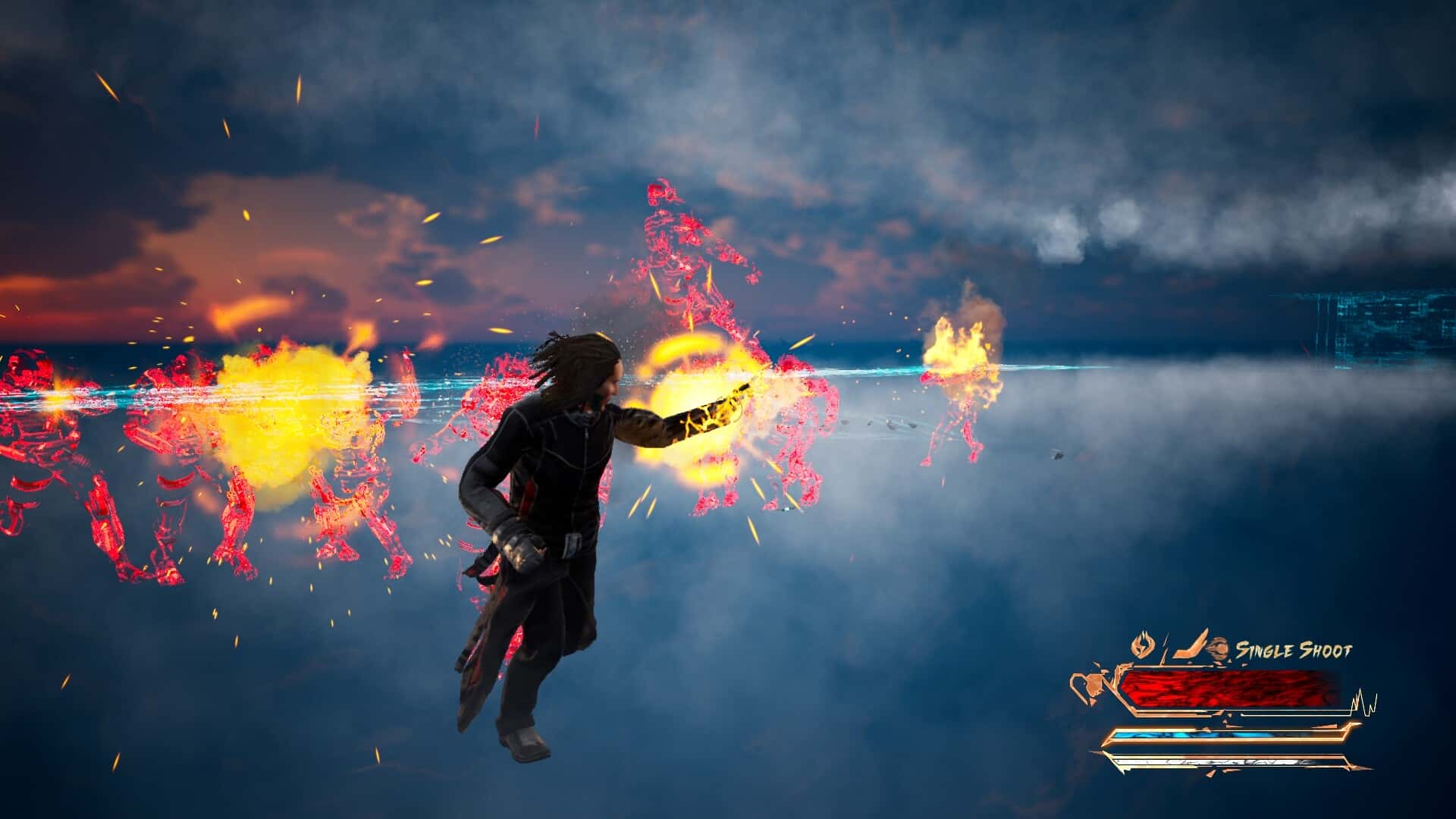Select the flame emblem ability icon
1456x819 pixels.
pyautogui.click(x=1141, y=646)
